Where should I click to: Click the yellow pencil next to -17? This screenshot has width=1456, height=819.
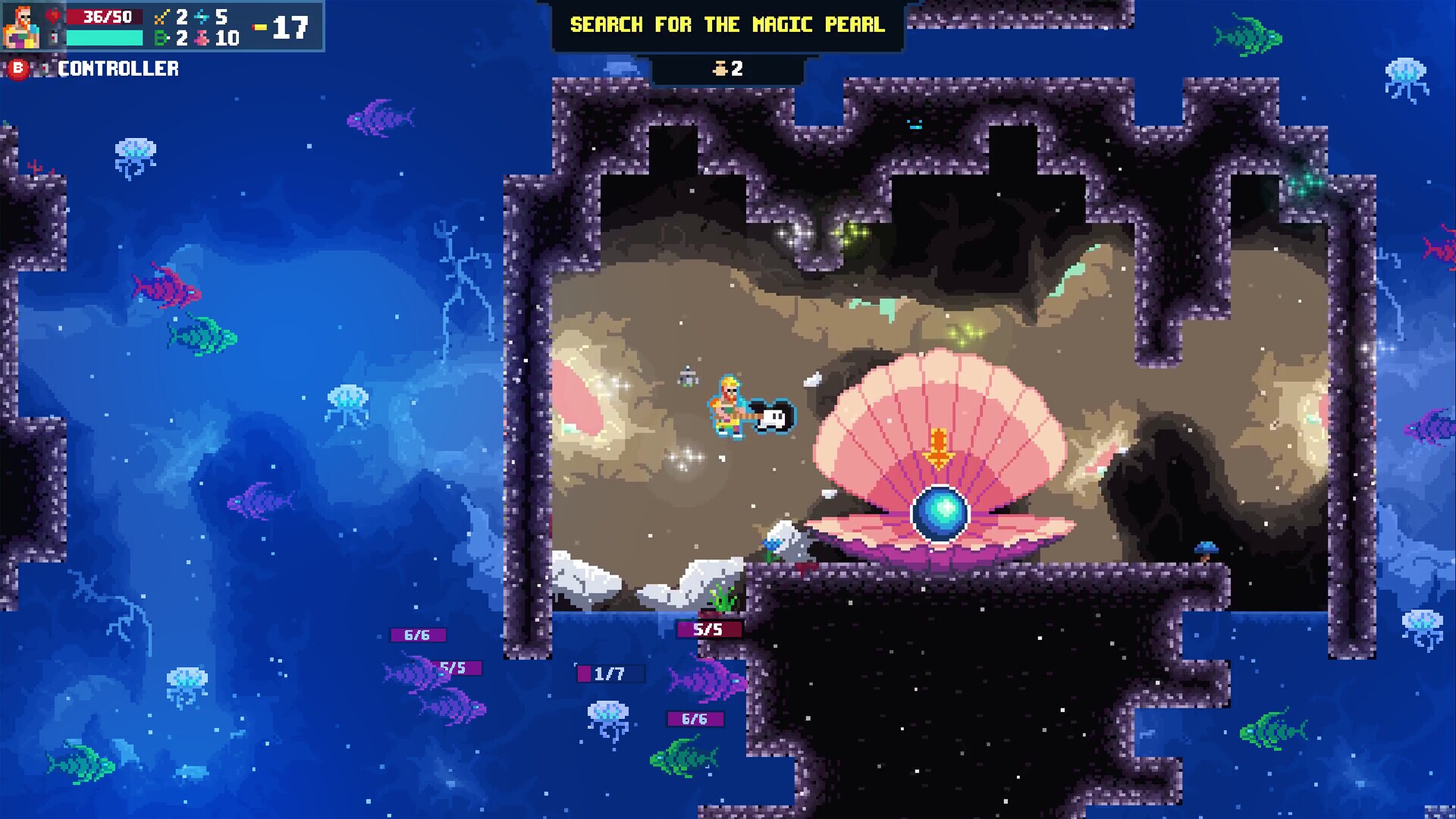pyautogui.click(x=259, y=27)
